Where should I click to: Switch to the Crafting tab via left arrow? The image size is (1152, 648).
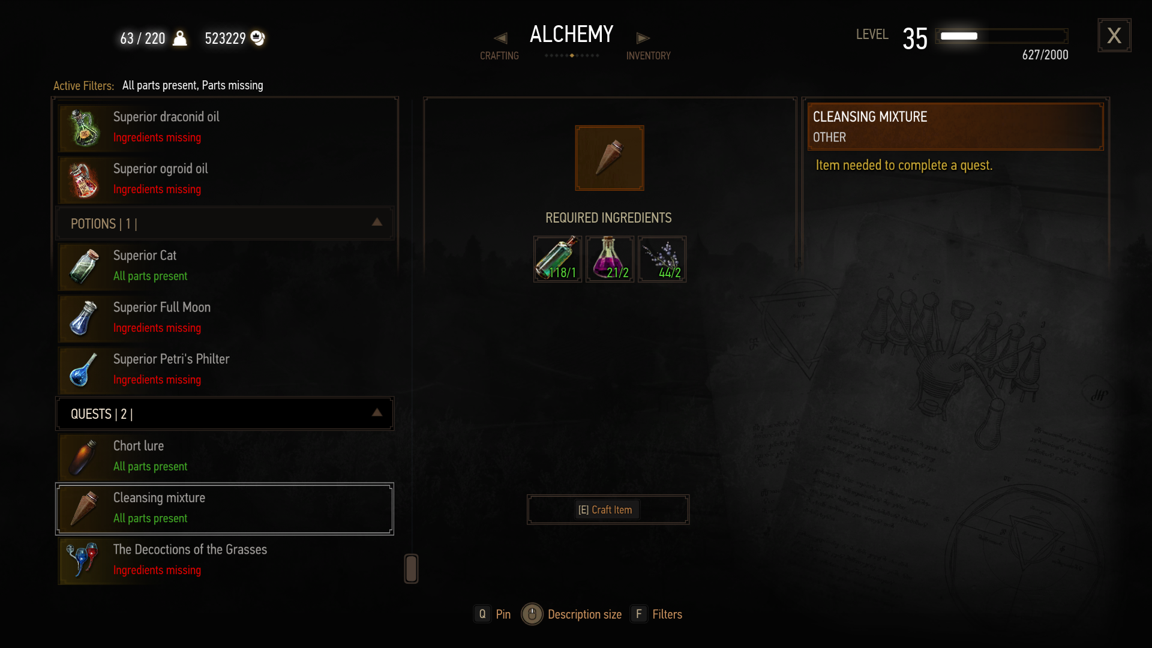pyautogui.click(x=500, y=39)
